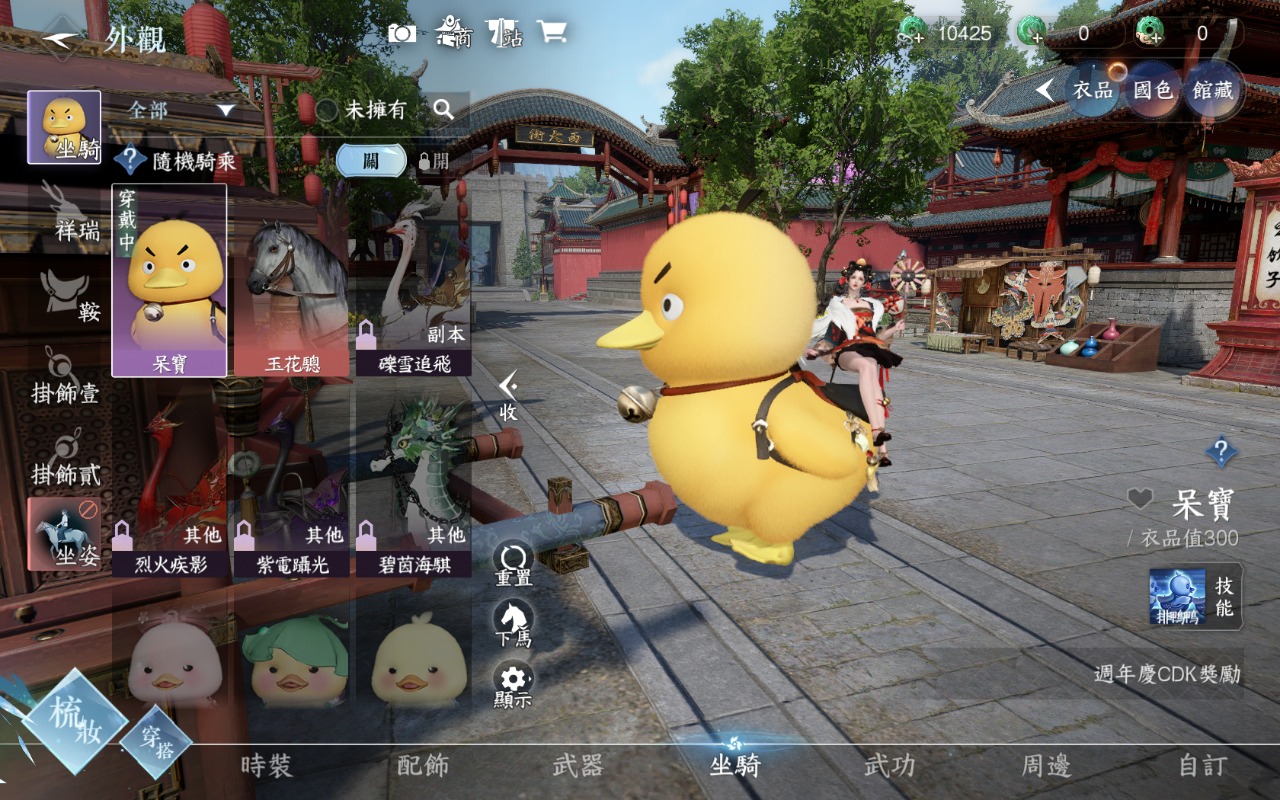The height and width of the screenshot is (800, 1280).
Task: Open the shopping cart
Action: pyautogui.click(x=551, y=32)
